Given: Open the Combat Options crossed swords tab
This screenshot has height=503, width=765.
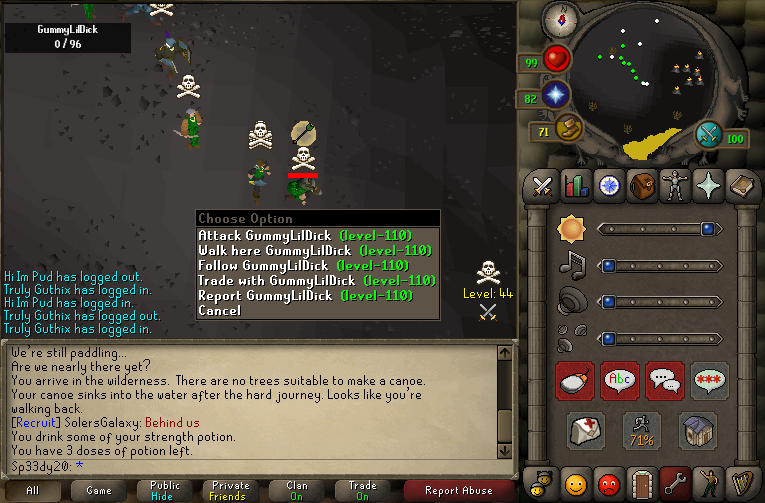Looking at the screenshot, I should (543, 185).
